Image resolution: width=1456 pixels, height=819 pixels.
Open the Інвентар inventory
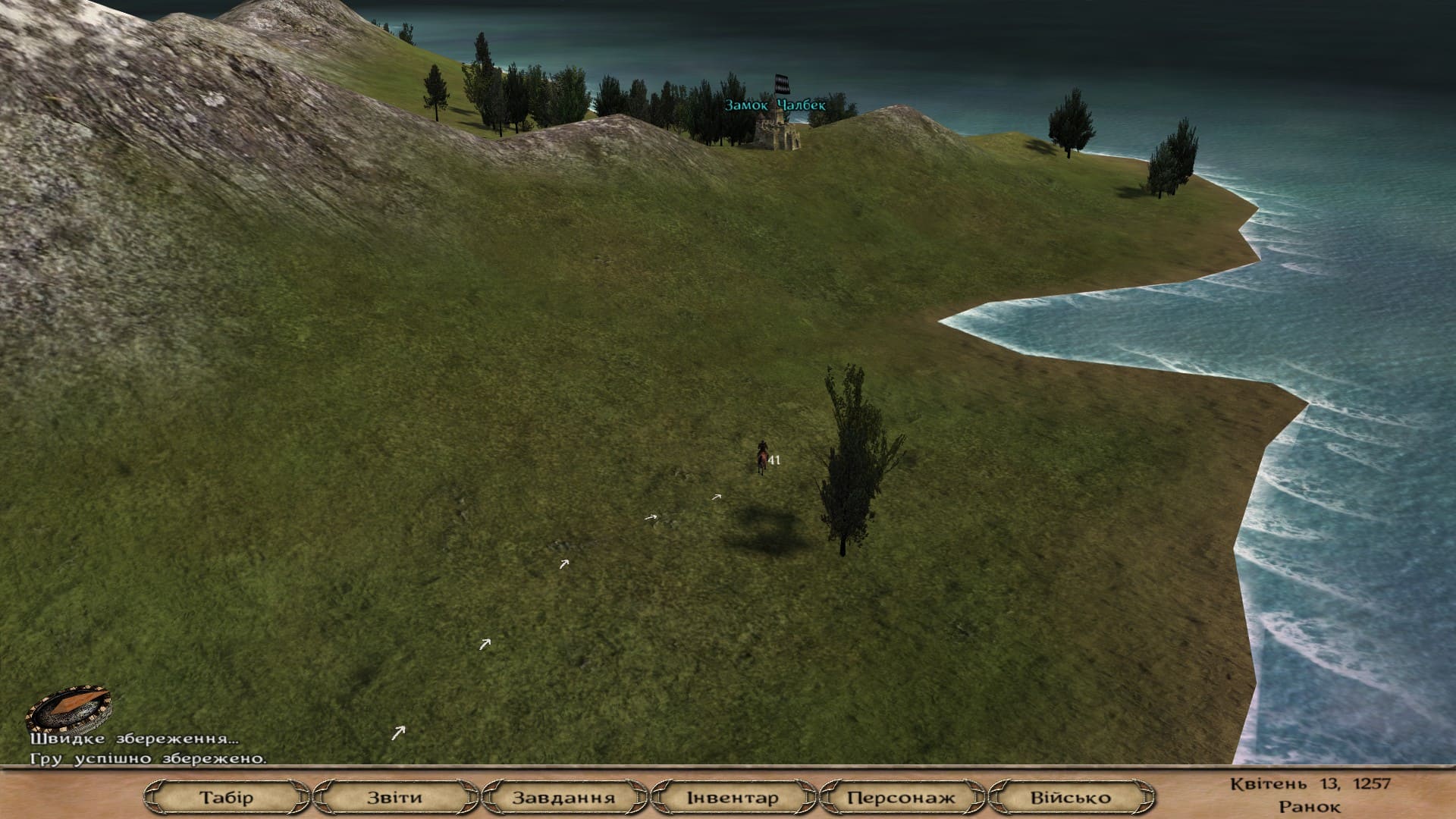pos(733,797)
